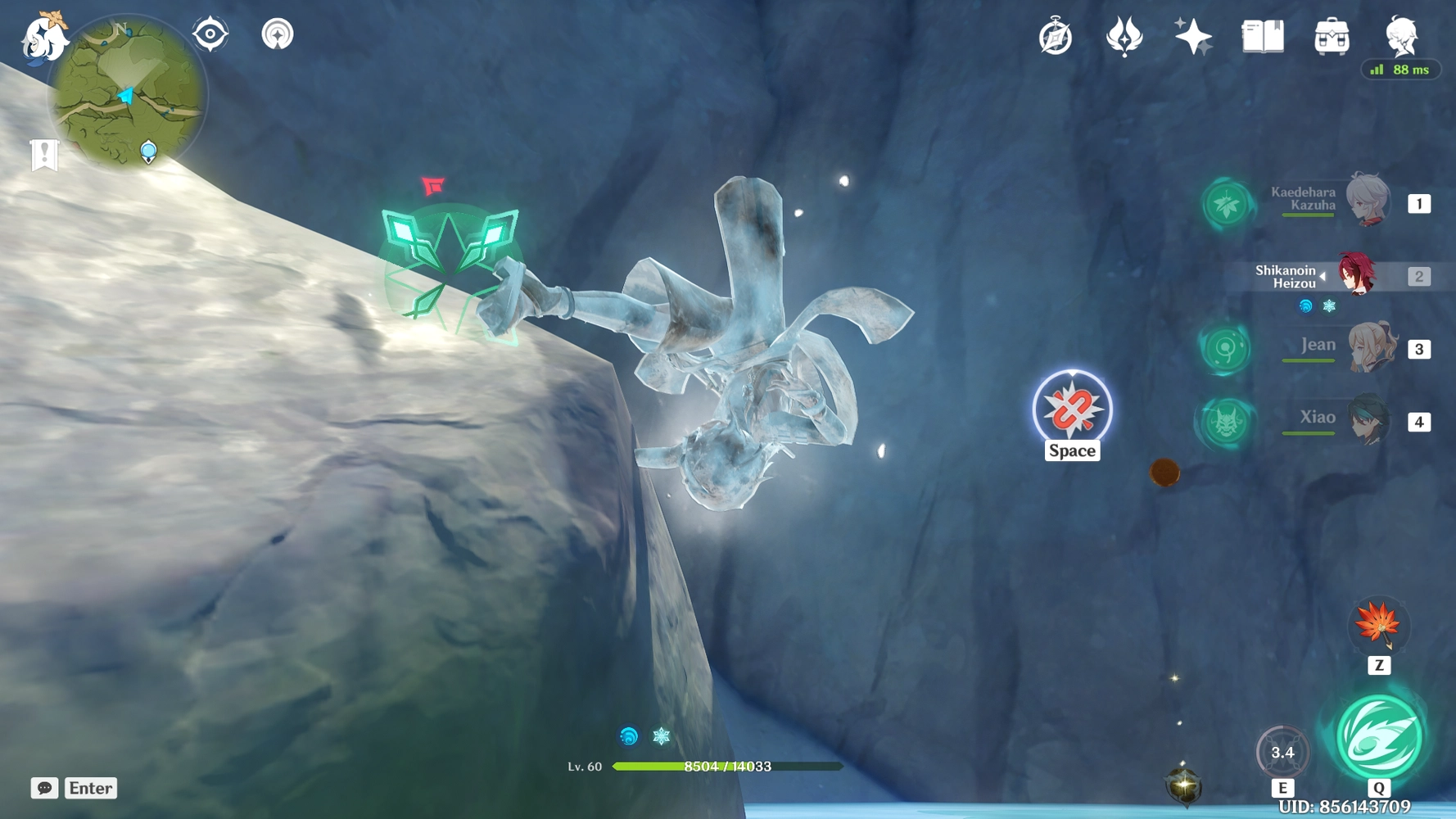Open the quest exclamation bookmark
The width and height of the screenshot is (1456, 819).
44,154
